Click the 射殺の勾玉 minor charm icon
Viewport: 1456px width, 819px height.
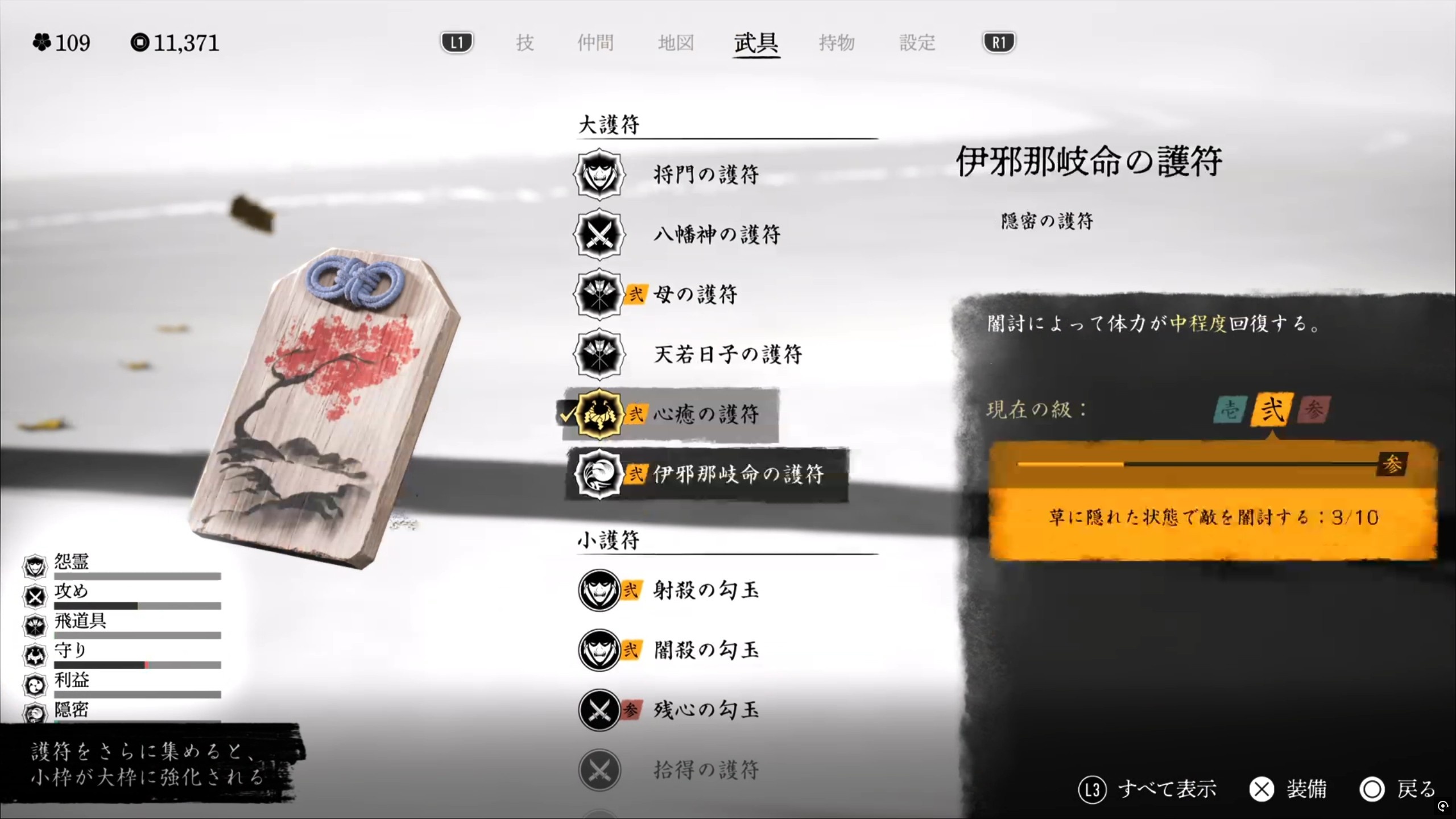(599, 591)
